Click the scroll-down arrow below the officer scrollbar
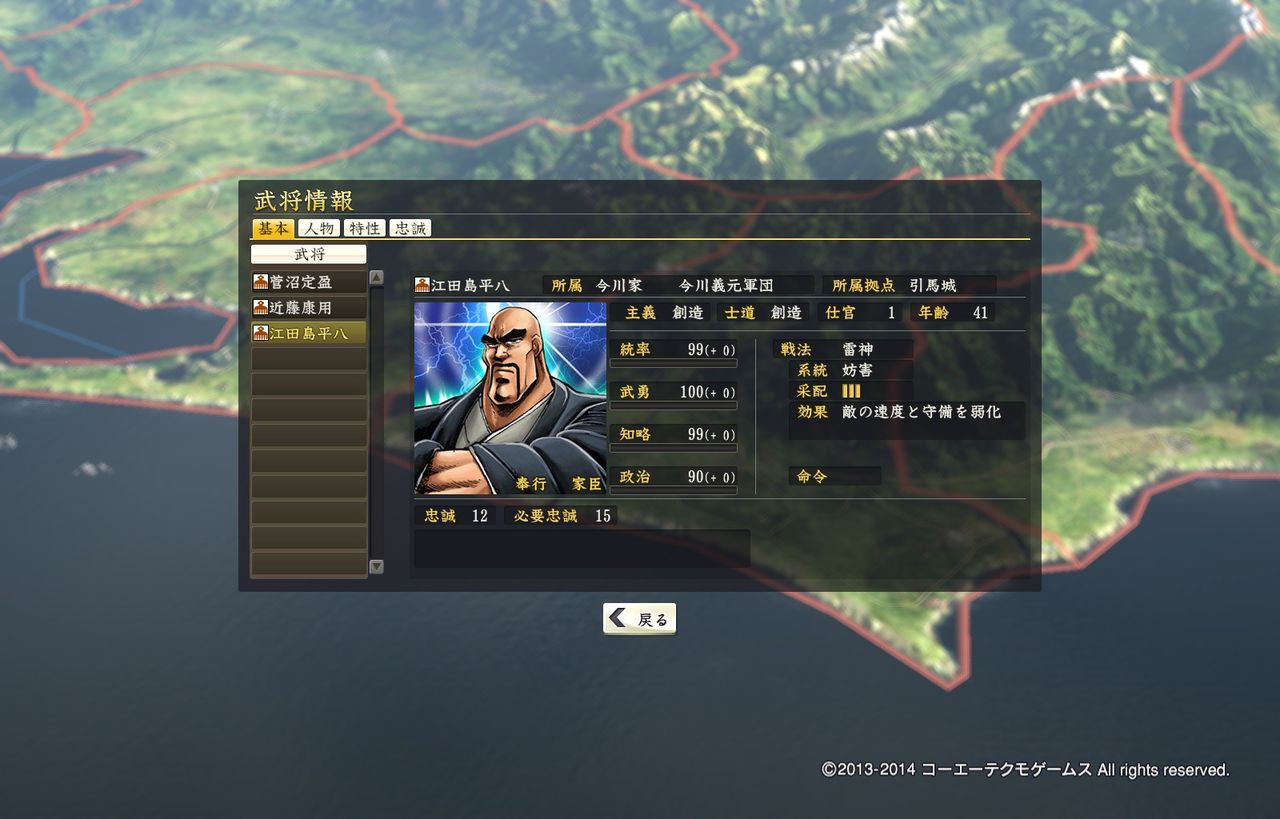This screenshot has width=1280, height=819. pyautogui.click(x=376, y=566)
